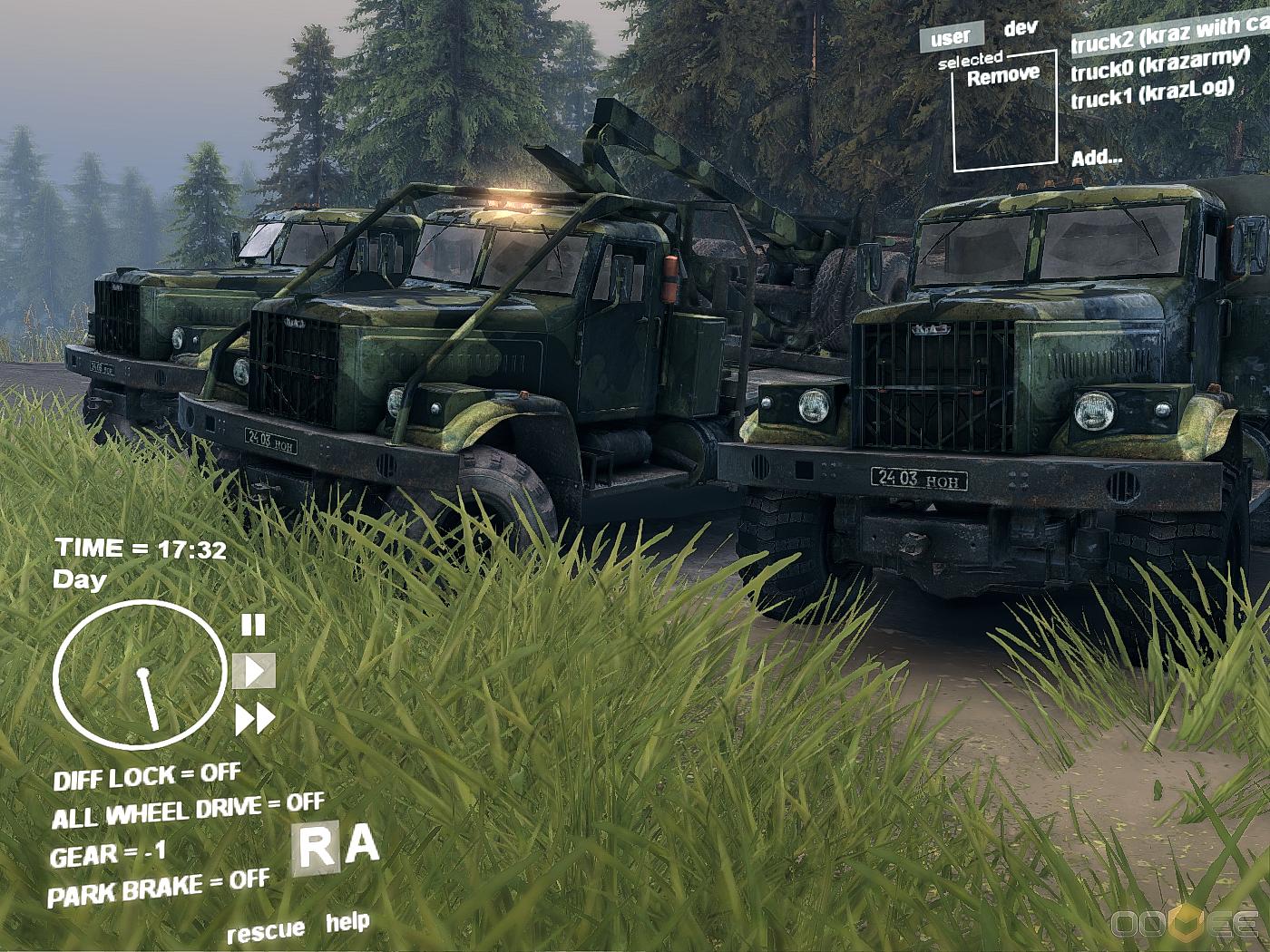
Task: Select the R reverse gear button
Action: 317,850
